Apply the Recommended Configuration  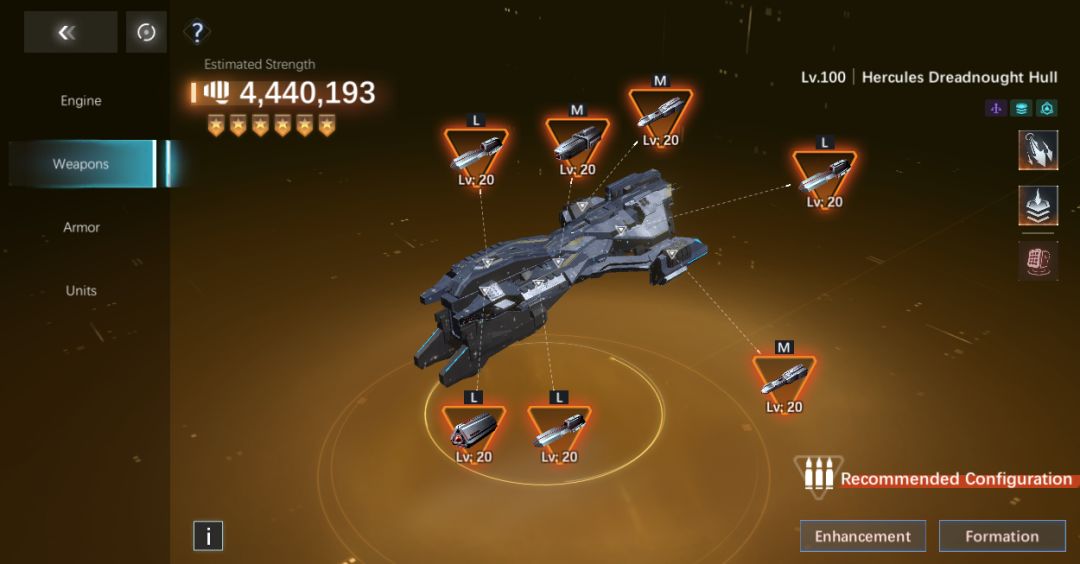click(x=938, y=479)
